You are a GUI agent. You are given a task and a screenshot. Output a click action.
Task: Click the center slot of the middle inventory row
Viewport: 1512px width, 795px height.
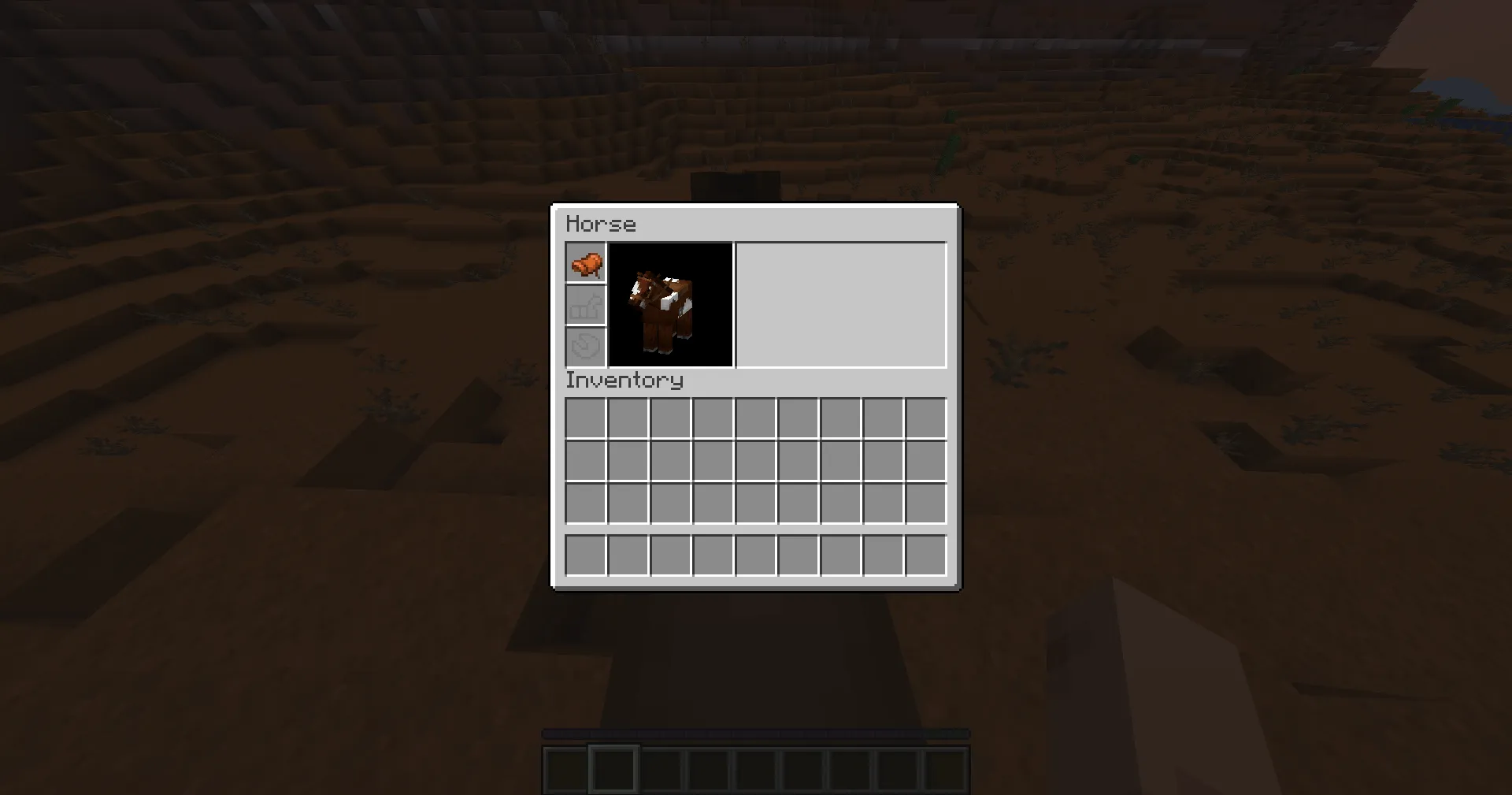(754, 461)
